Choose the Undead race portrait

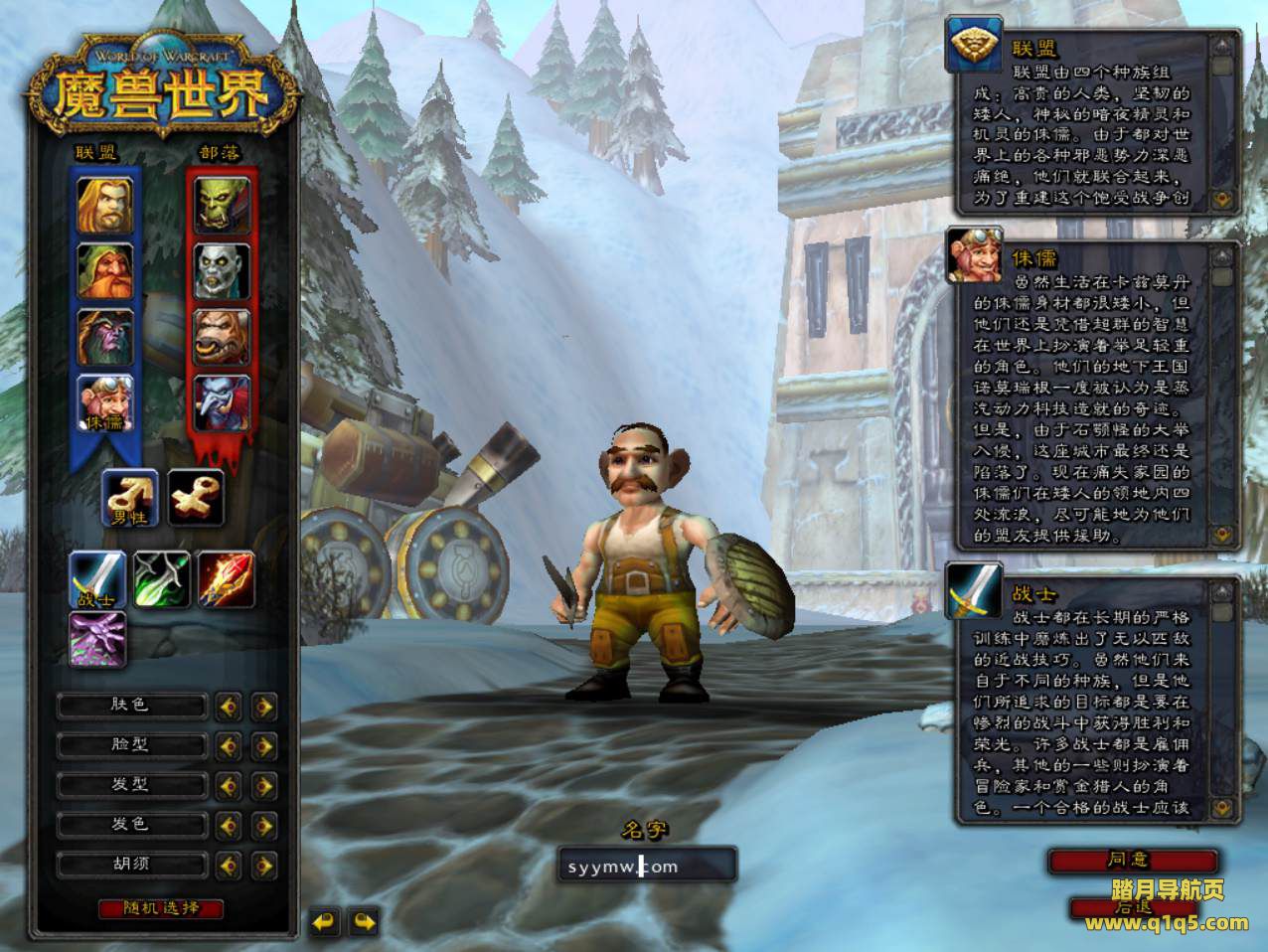[222, 271]
